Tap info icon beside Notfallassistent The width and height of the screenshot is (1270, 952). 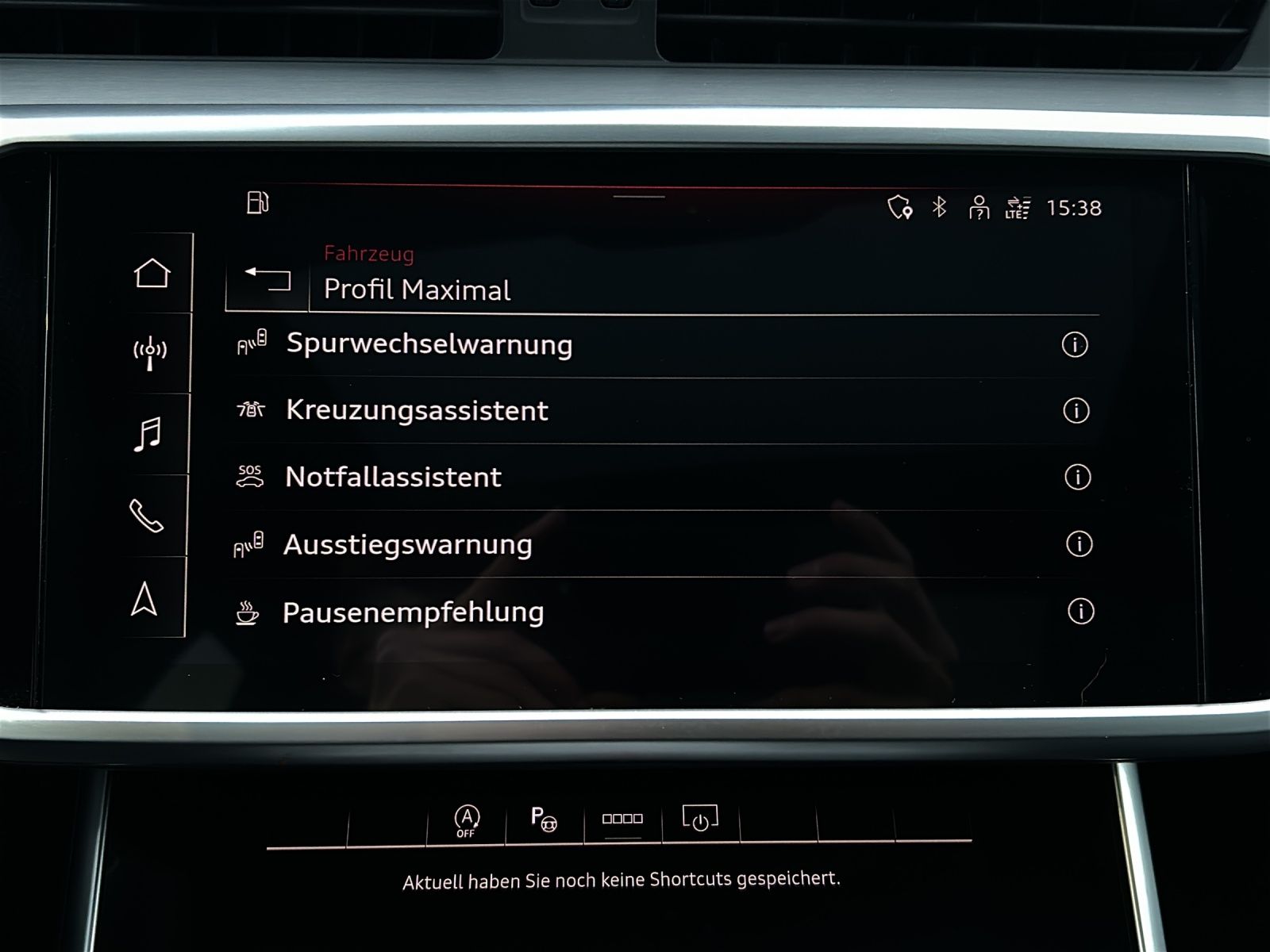pos(1077,478)
